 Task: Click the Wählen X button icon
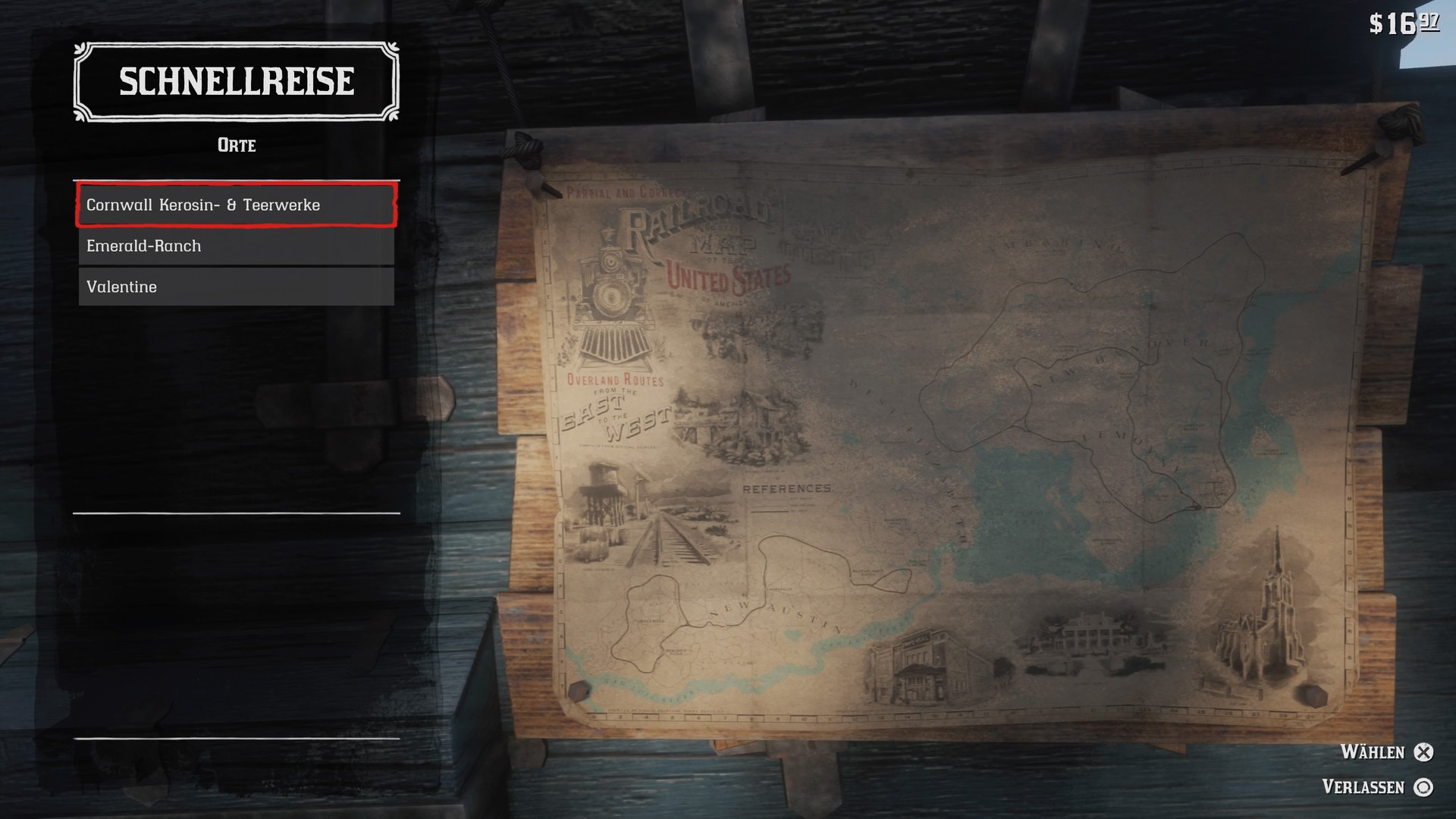1422,752
